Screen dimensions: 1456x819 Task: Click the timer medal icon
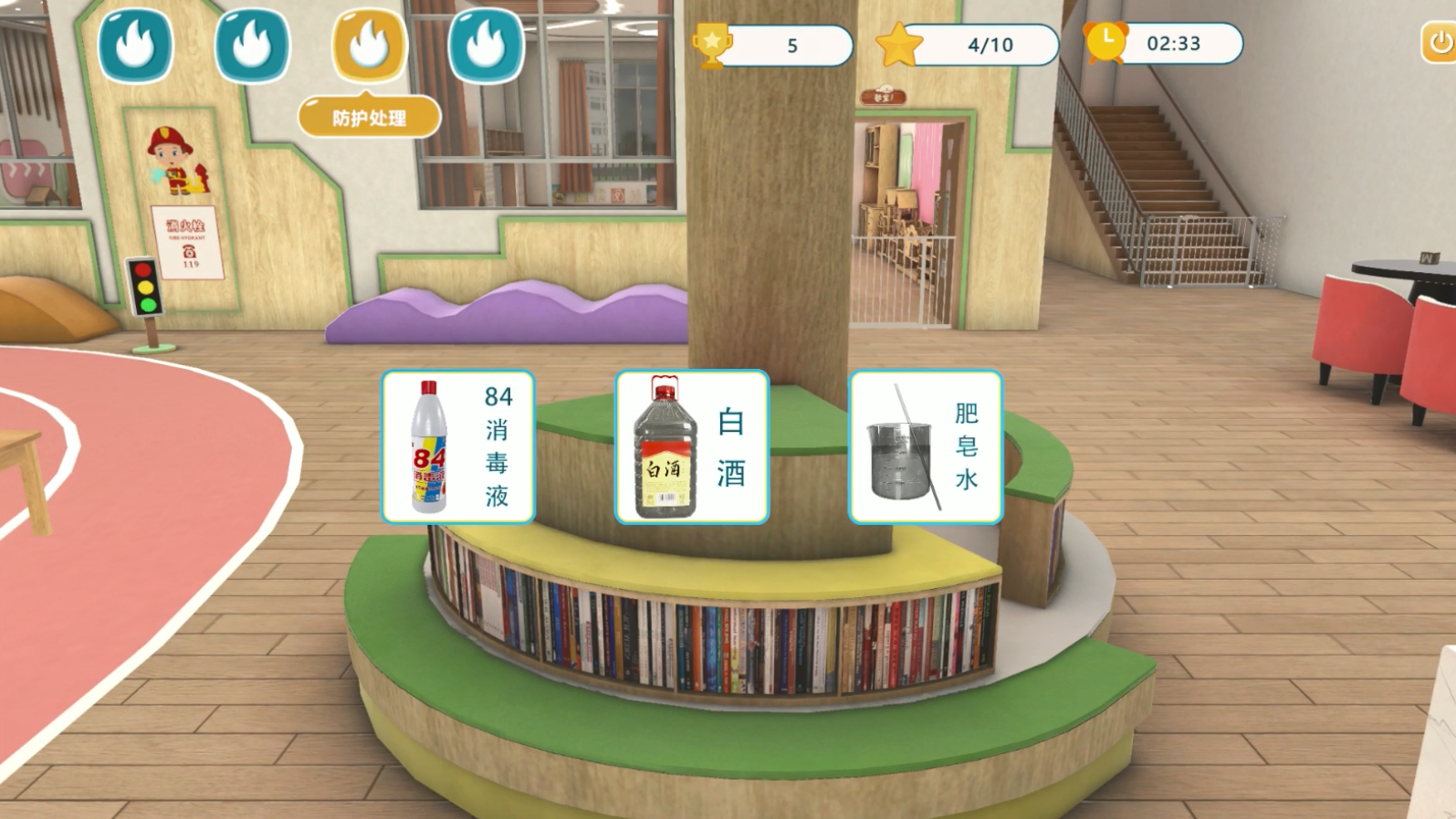(x=1107, y=43)
